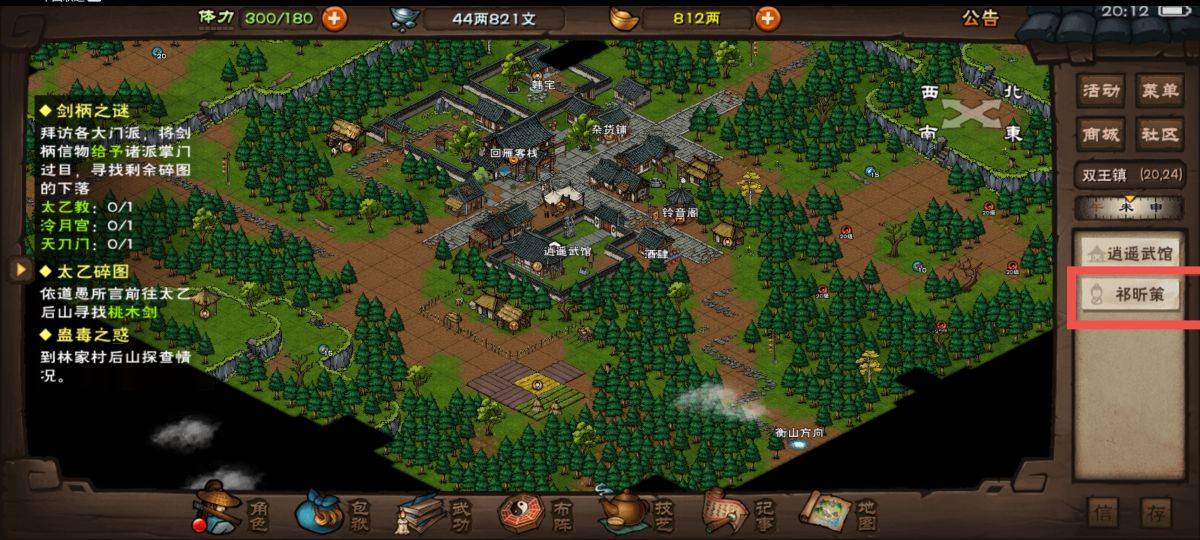1200x540 pixels.
Task: Open the 武功 martial arts books
Action: point(431,512)
